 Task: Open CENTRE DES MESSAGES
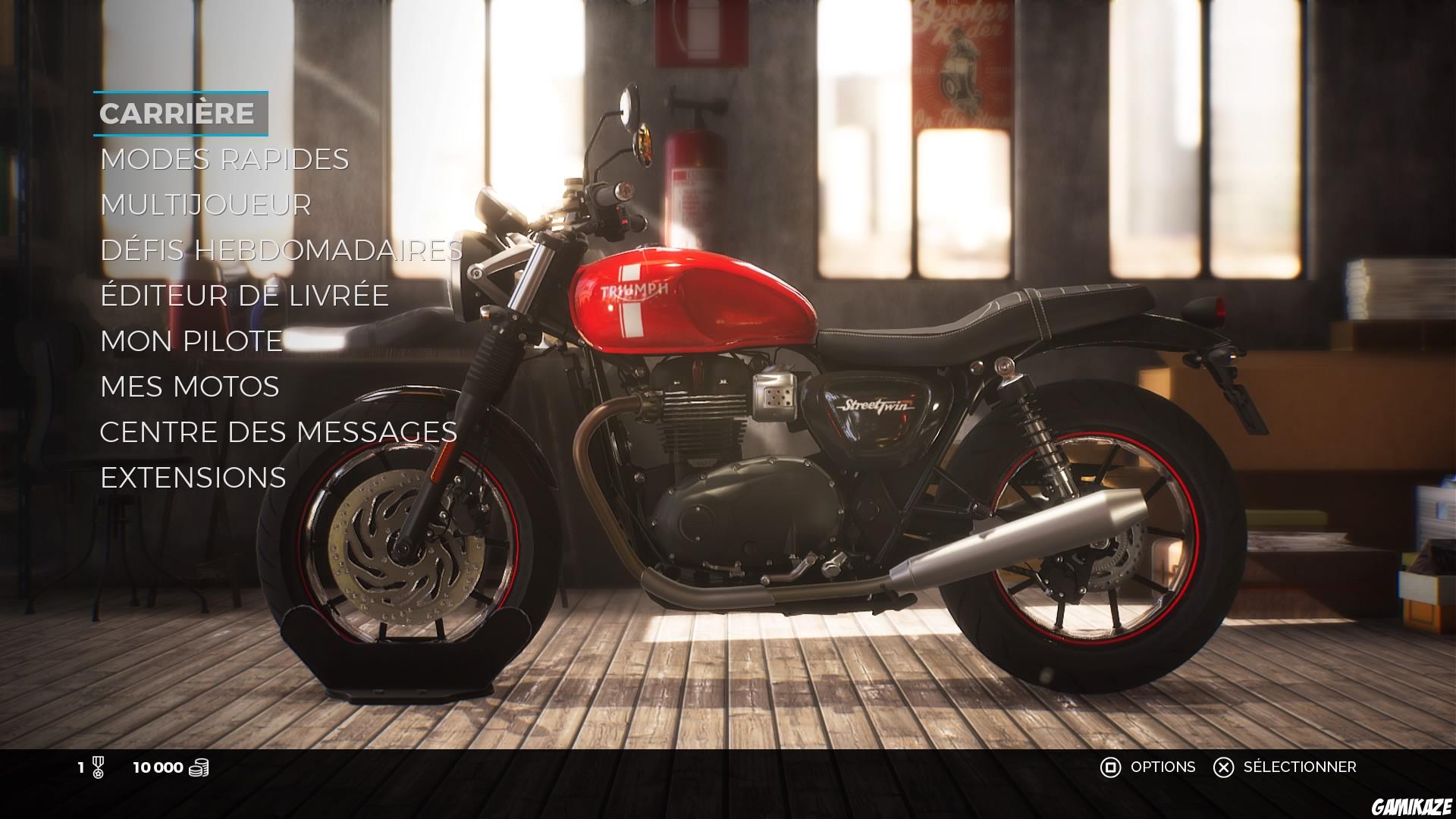click(x=278, y=432)
